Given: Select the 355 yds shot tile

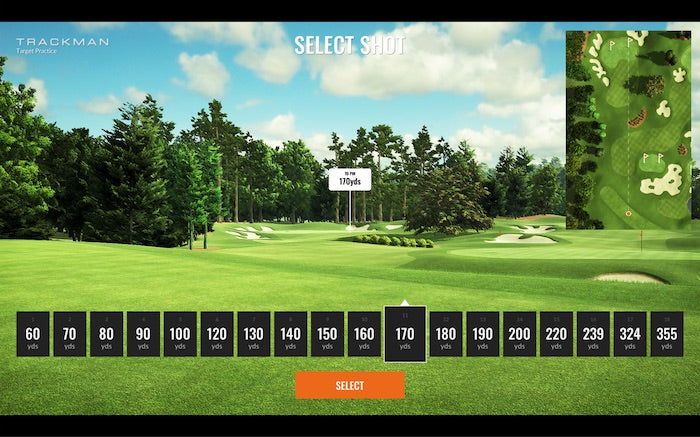Looking at the screenshot, I should coord(667,334).
